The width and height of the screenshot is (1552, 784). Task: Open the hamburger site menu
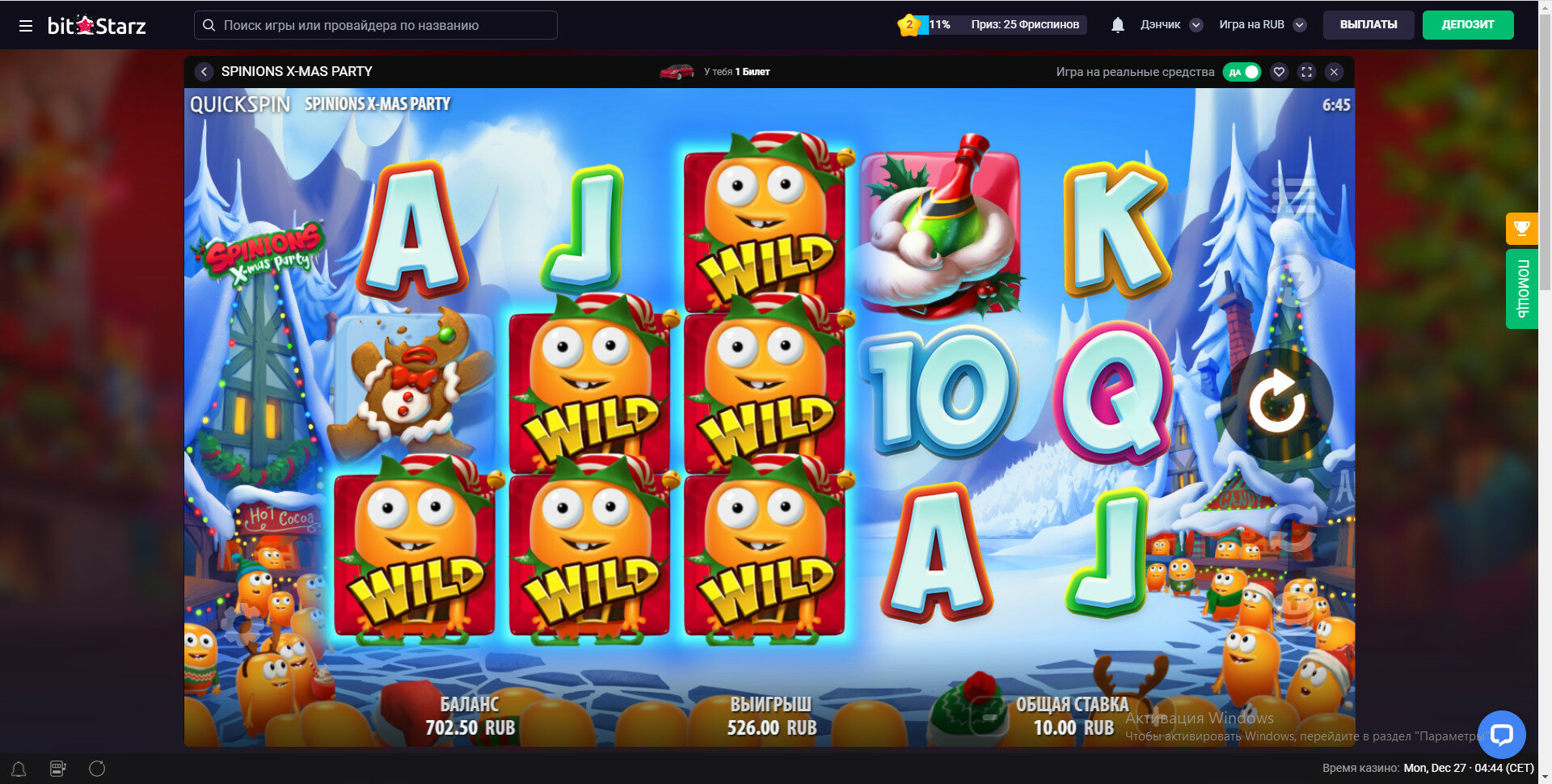[26, 26]
